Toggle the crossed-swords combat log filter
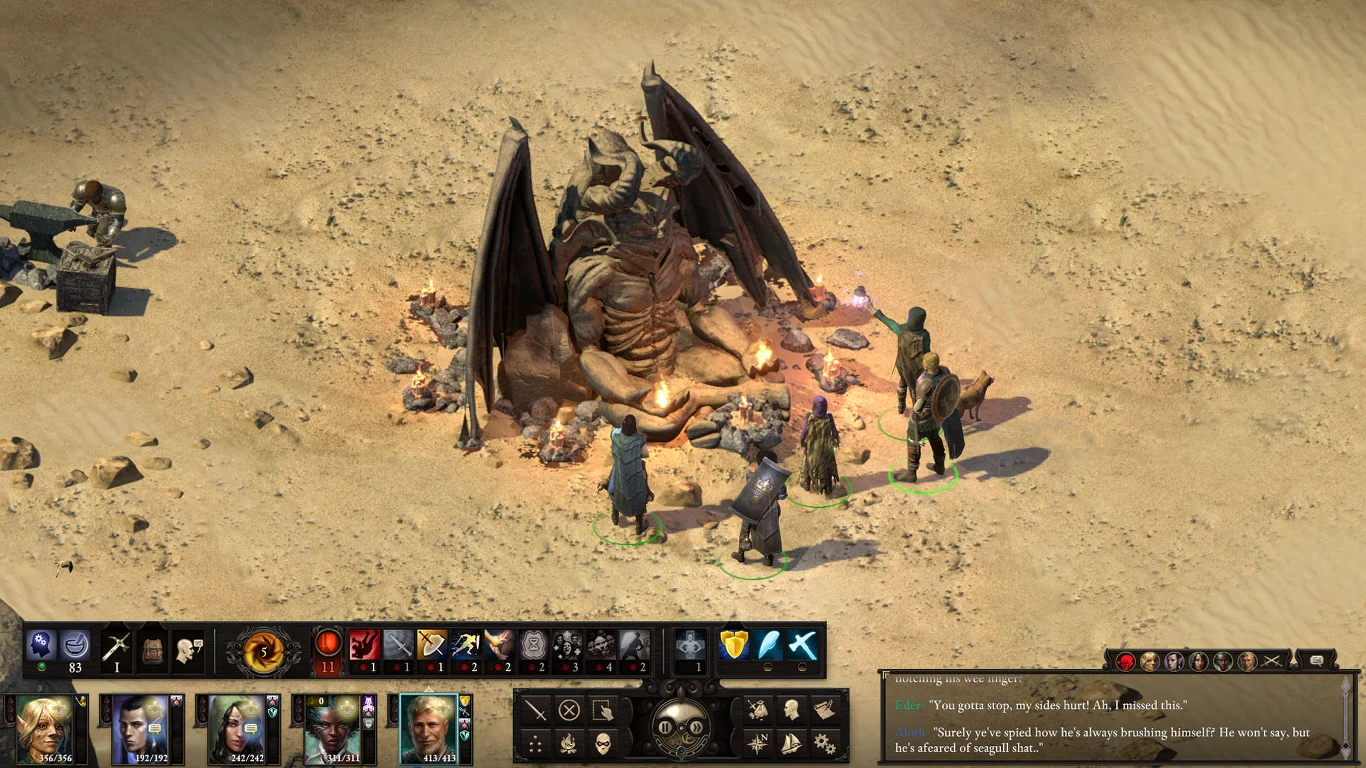 pos(1271,661)
